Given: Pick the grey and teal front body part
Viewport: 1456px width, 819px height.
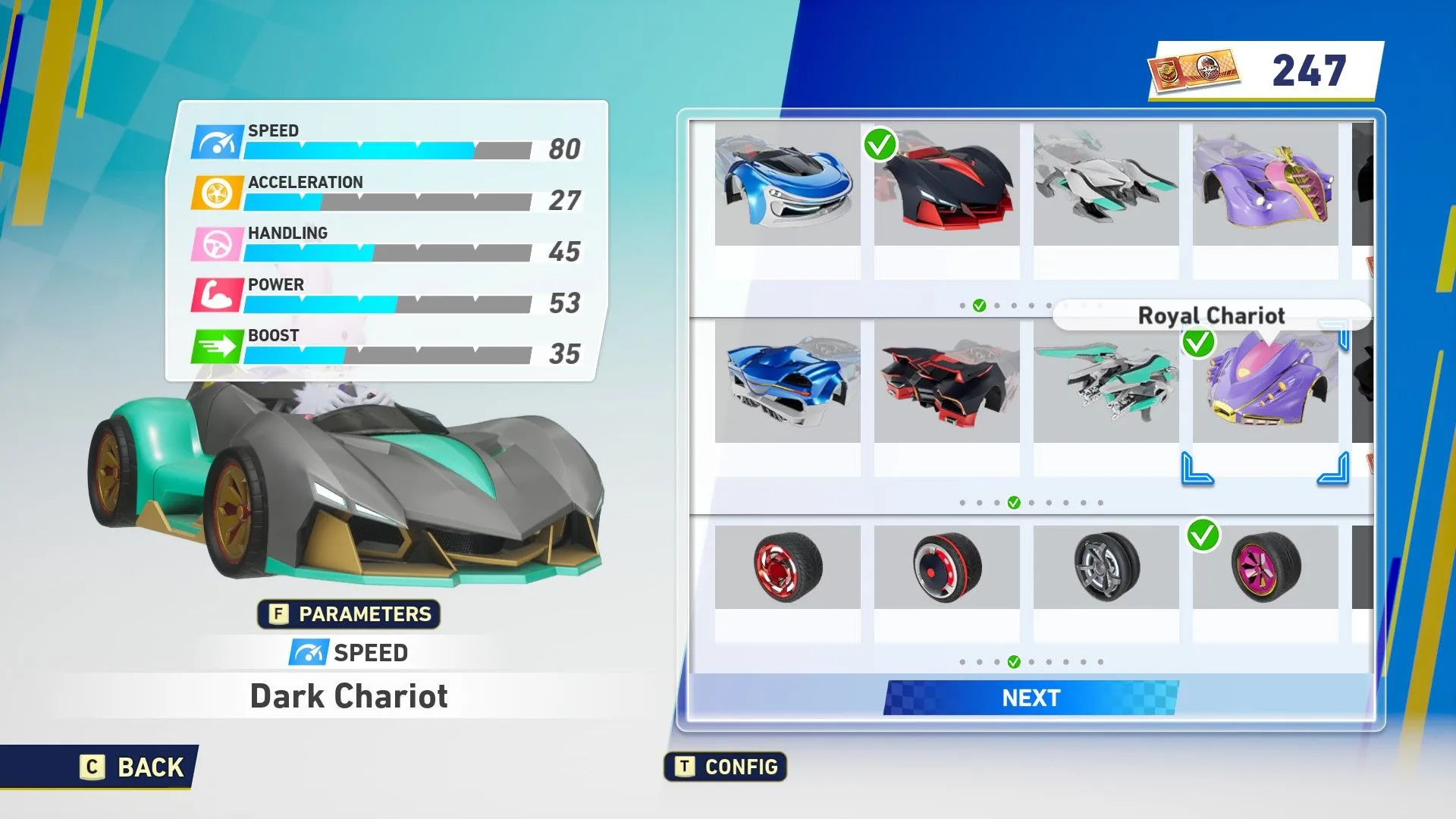Looking at the screenshot, I should tap(1106, 185).
